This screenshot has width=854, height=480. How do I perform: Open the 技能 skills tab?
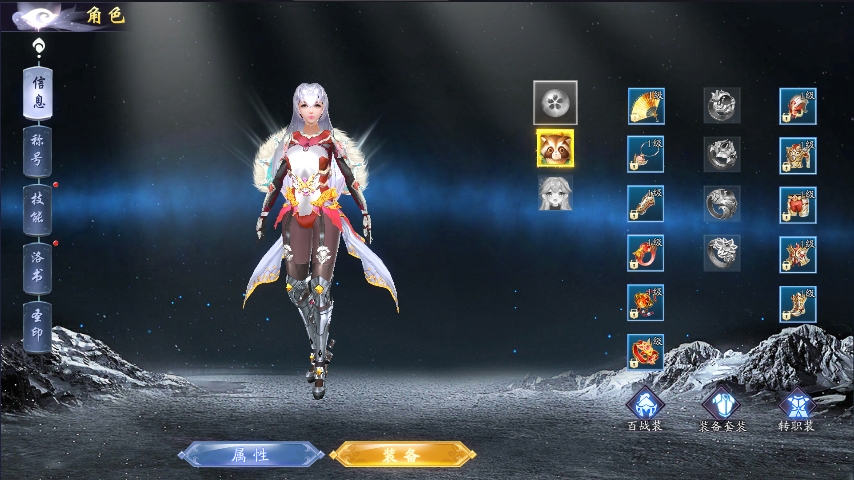38,208
